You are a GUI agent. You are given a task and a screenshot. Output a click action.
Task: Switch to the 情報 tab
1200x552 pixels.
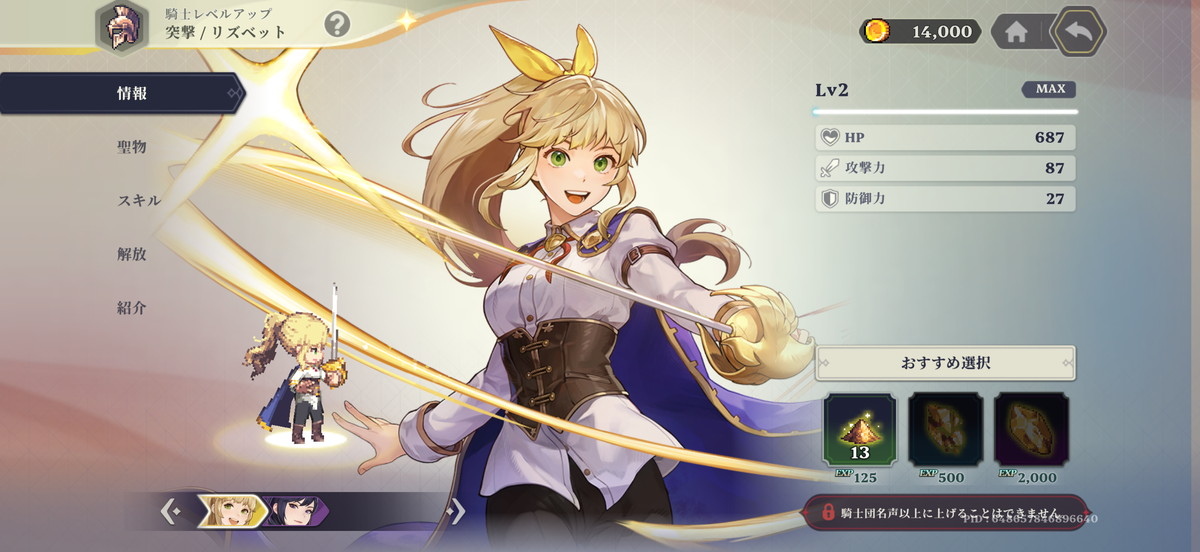132,94
